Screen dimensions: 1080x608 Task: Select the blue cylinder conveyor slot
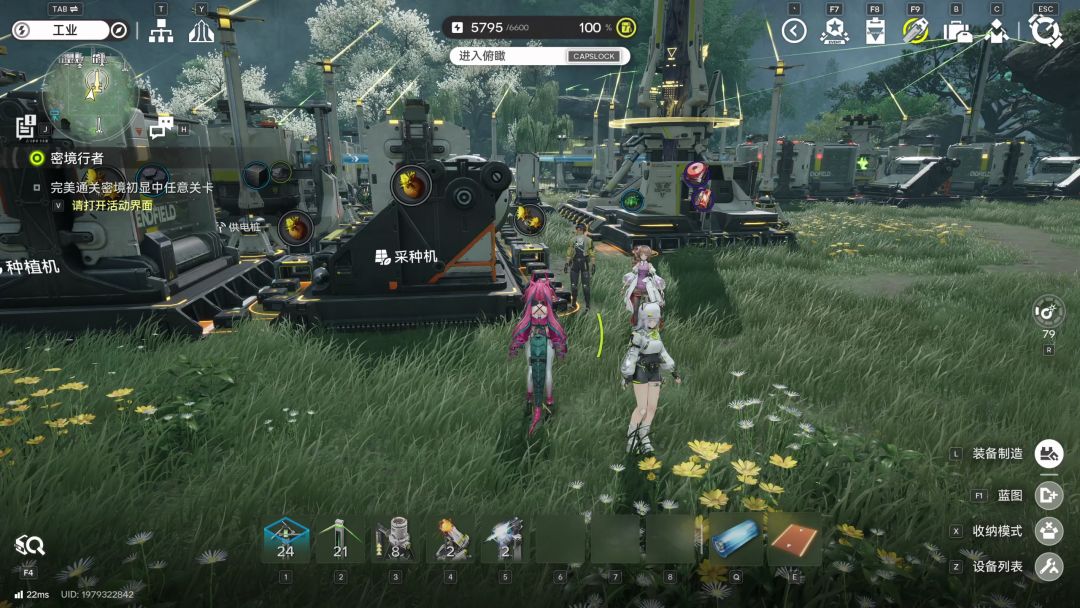pos(737,540)
